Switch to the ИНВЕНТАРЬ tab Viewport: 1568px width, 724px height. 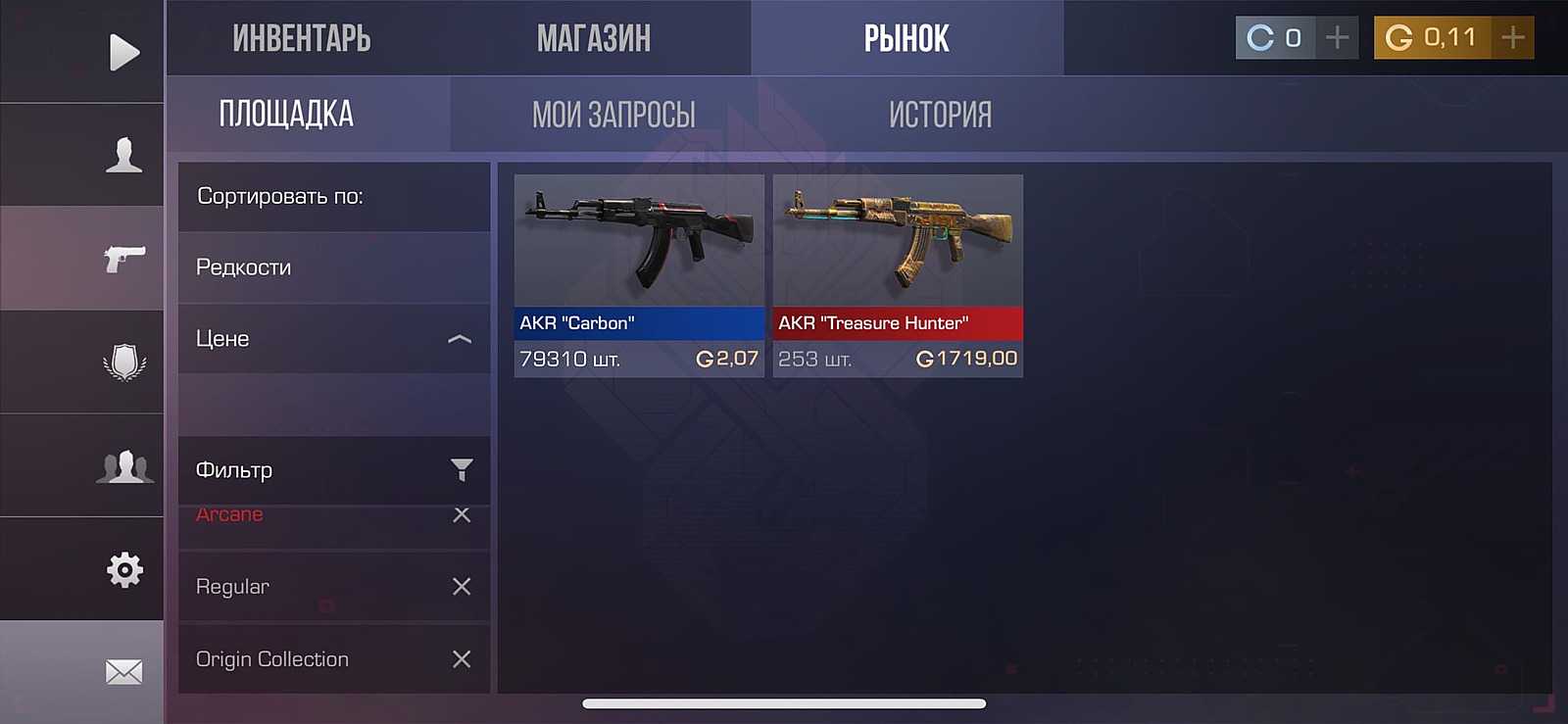[x=302, y=39]
